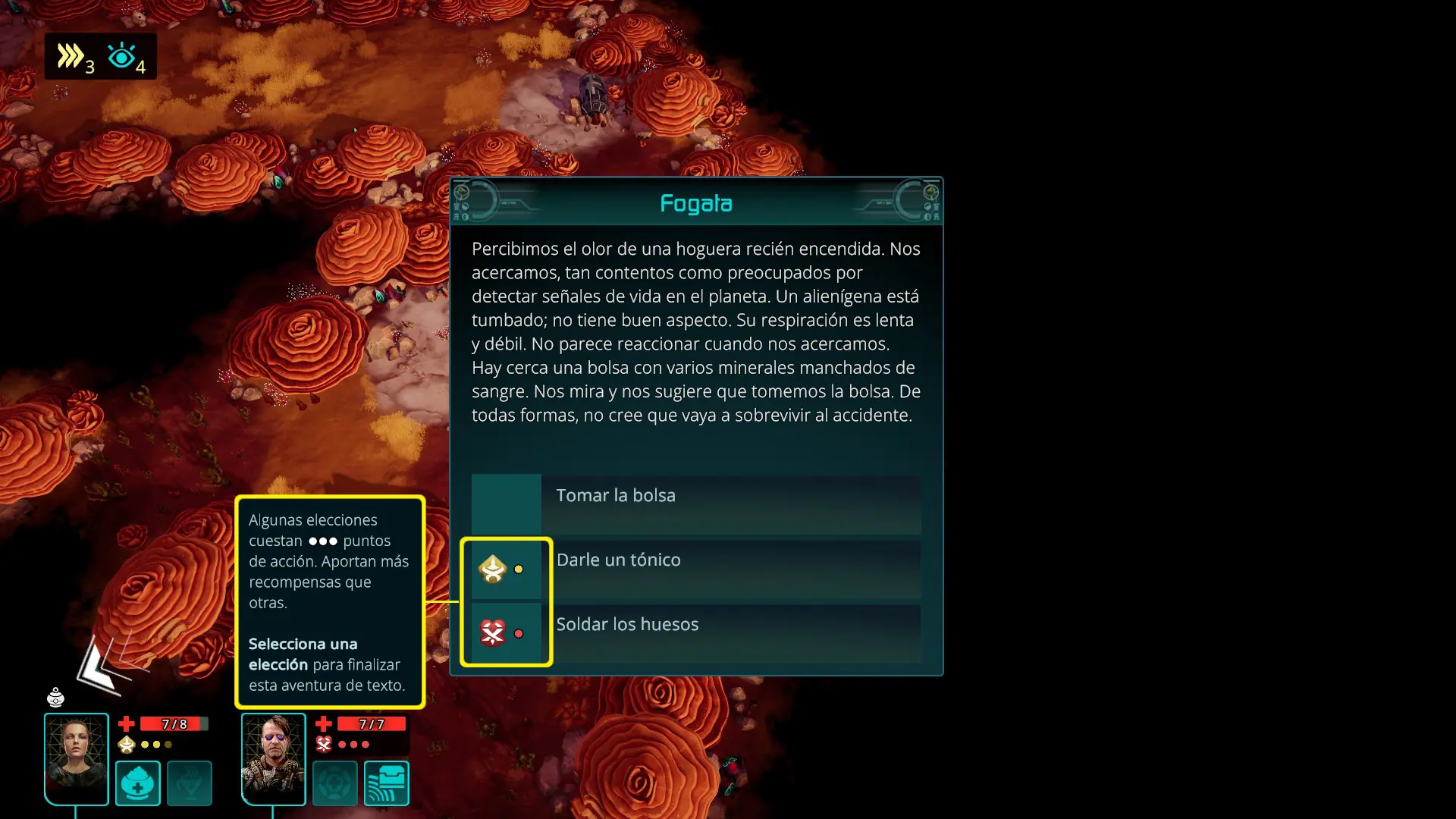Select the "Darle un tónico" choice
This screenshot has width=1456, height=819.
(695, 569)
